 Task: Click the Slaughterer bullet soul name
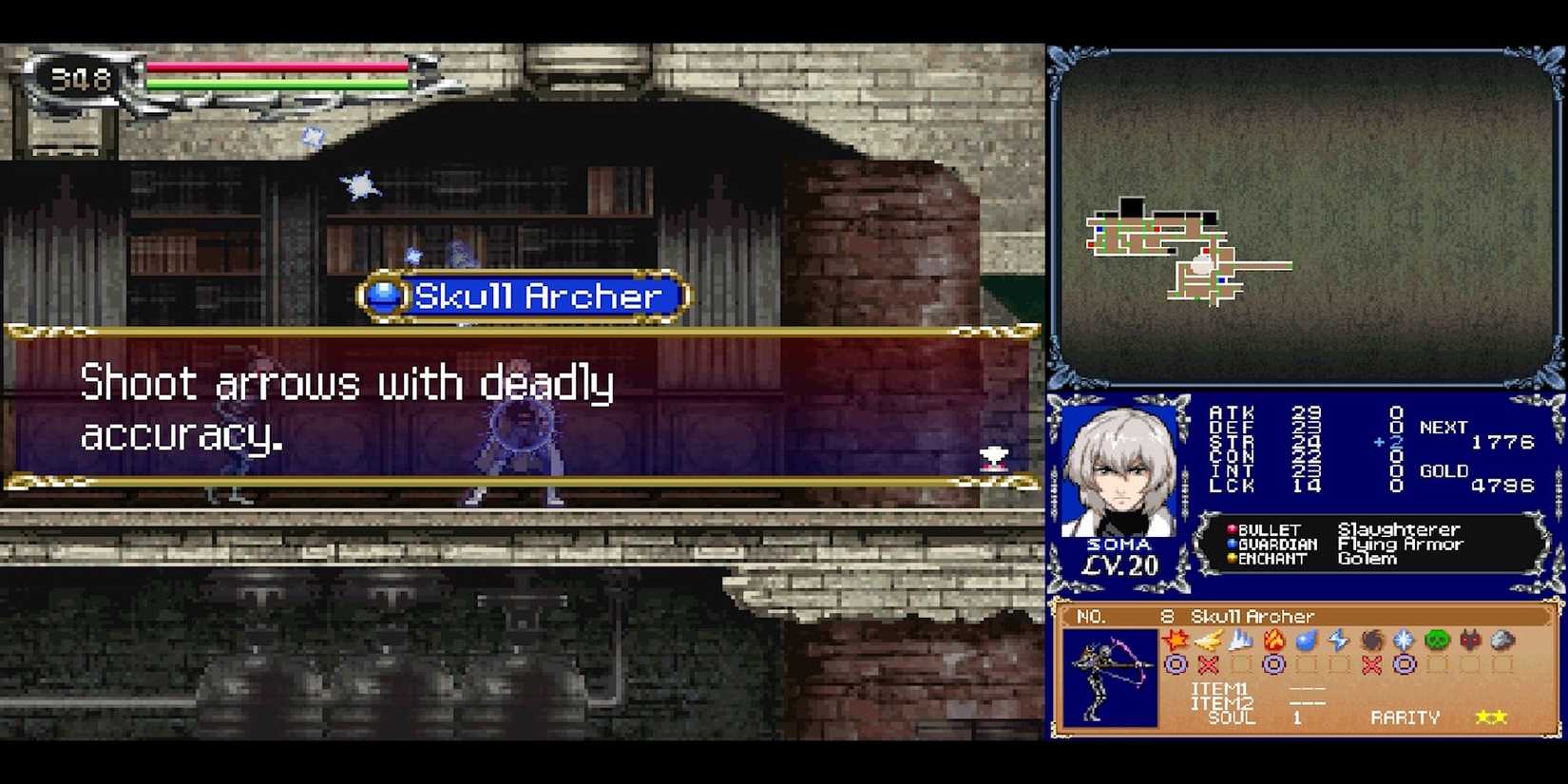[1400, 529]
